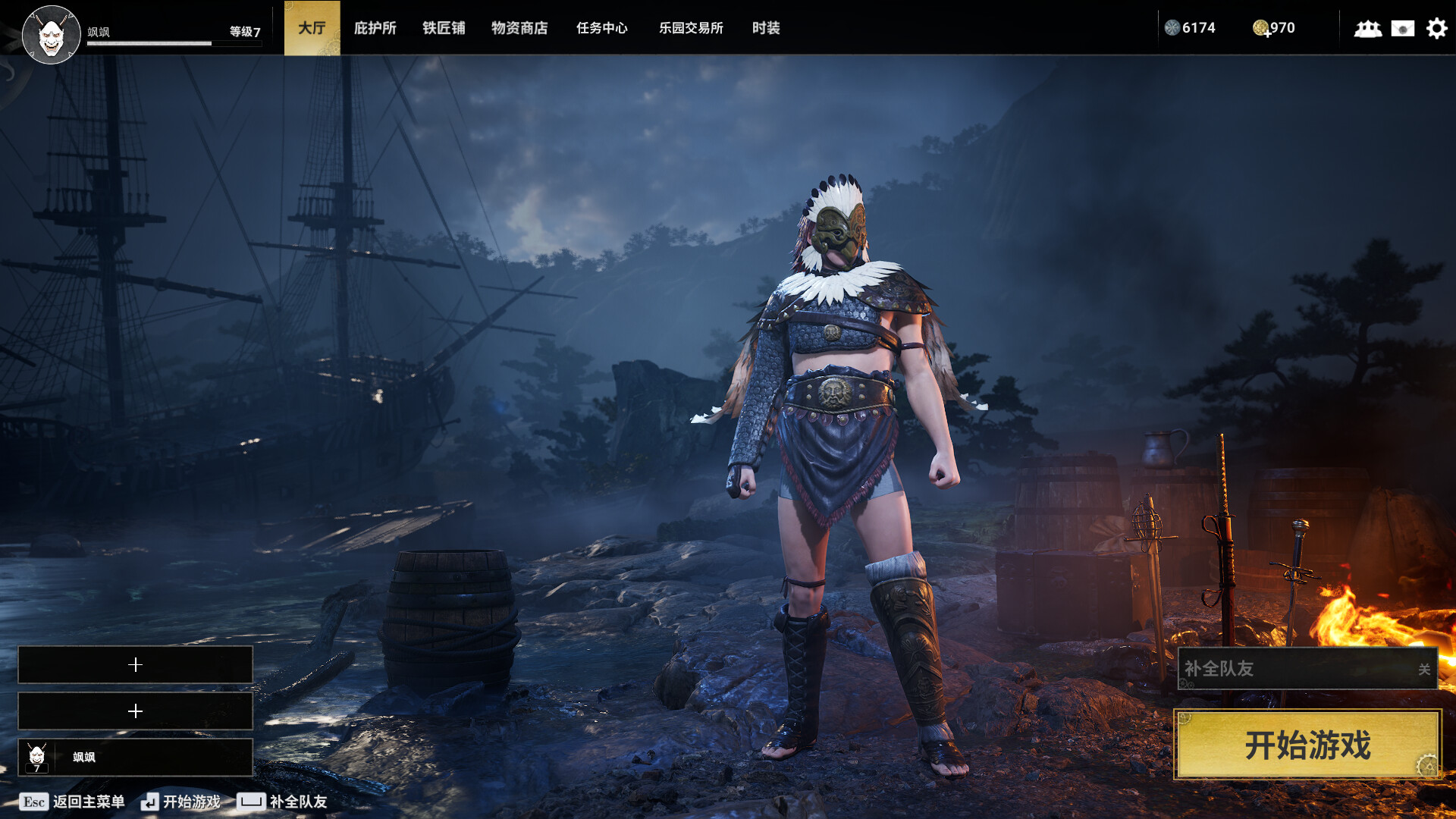Open the social/friends icon near settings
Viewport: 1456px width, 819px height.
coord(1367,28)
